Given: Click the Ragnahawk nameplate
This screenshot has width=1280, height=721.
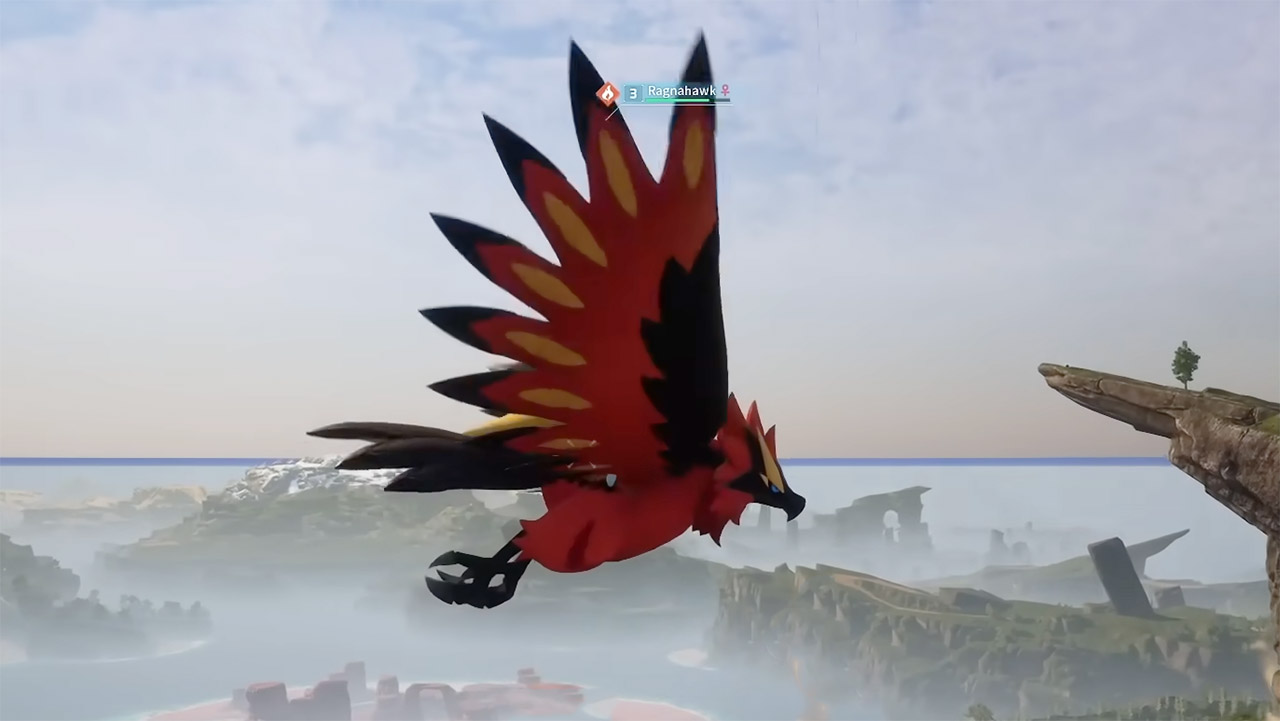Looking at the screenshot, I should [670, 91].
